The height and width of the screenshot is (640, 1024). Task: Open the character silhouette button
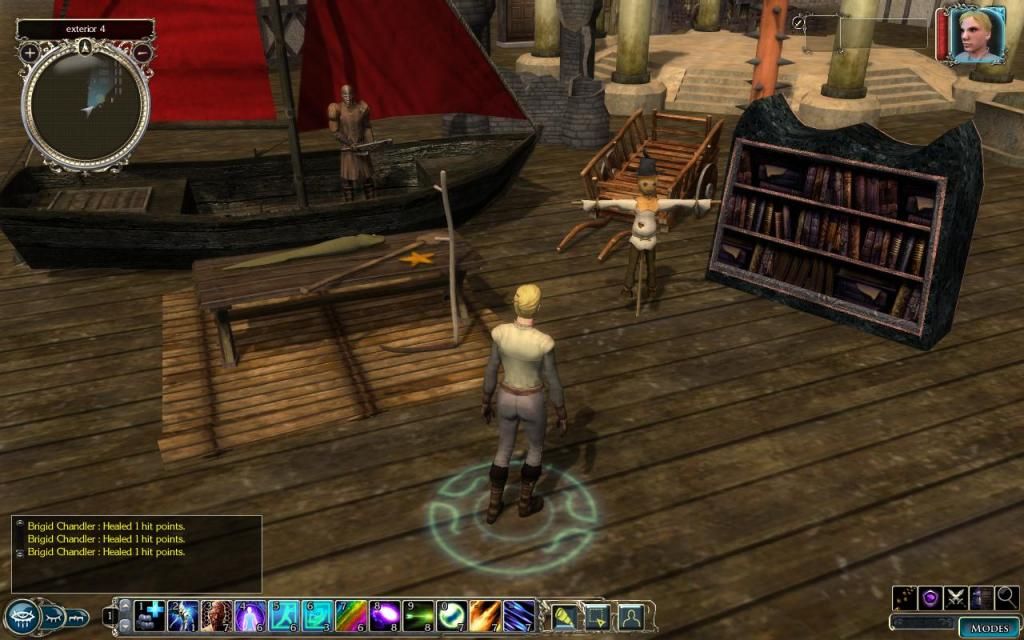(x=630, y=615)
